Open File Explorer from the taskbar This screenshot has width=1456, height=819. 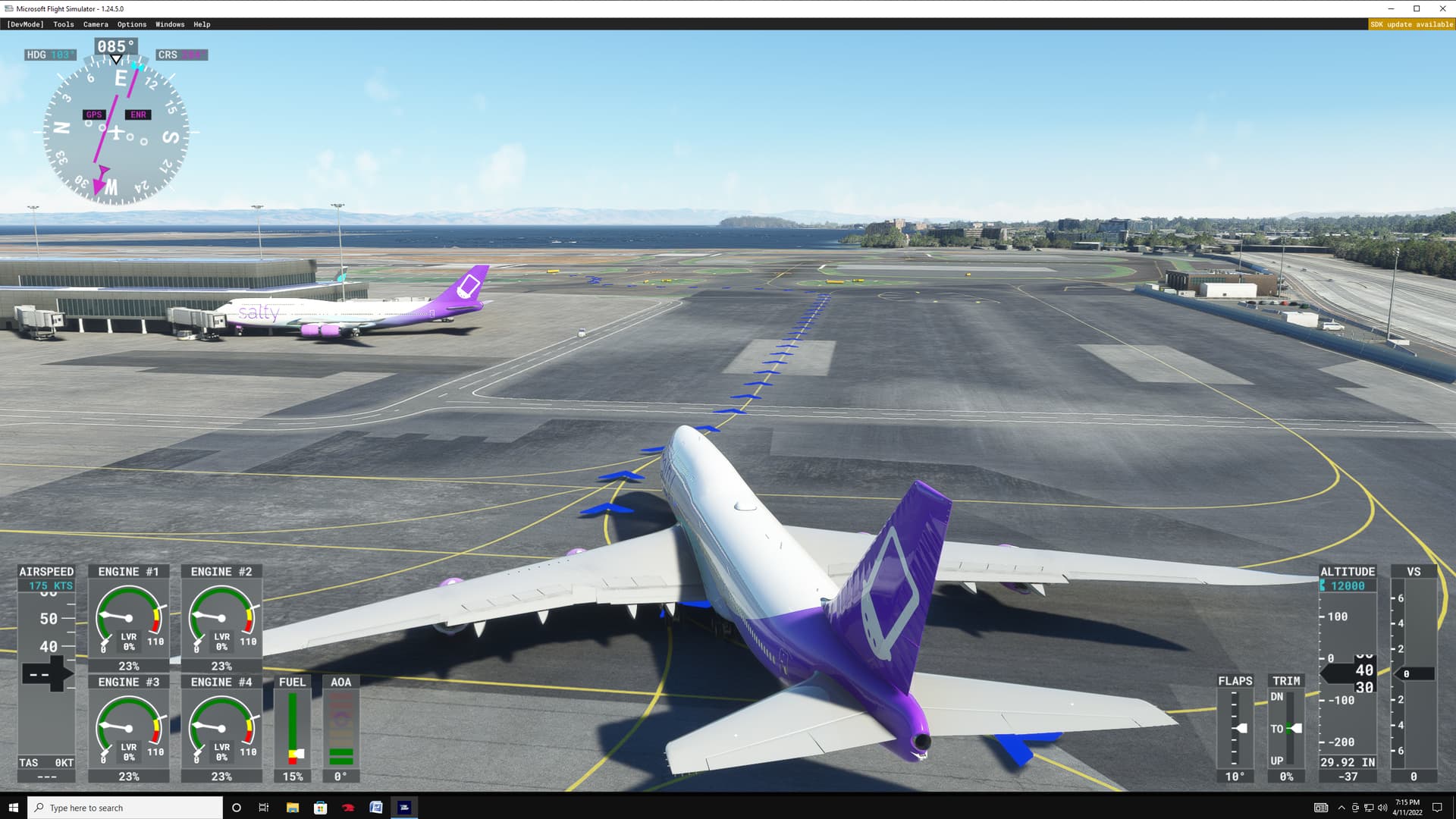tap(291, 807)
